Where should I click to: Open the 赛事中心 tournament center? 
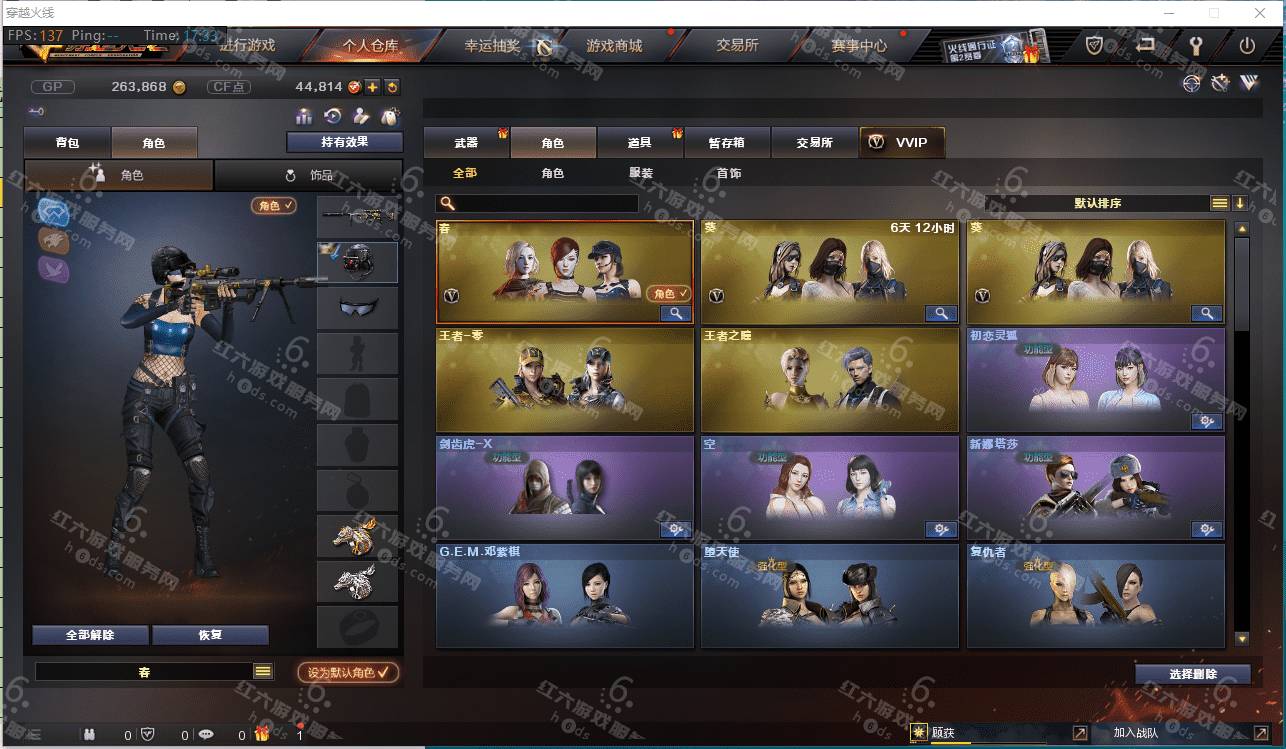[x=858, y=46]
